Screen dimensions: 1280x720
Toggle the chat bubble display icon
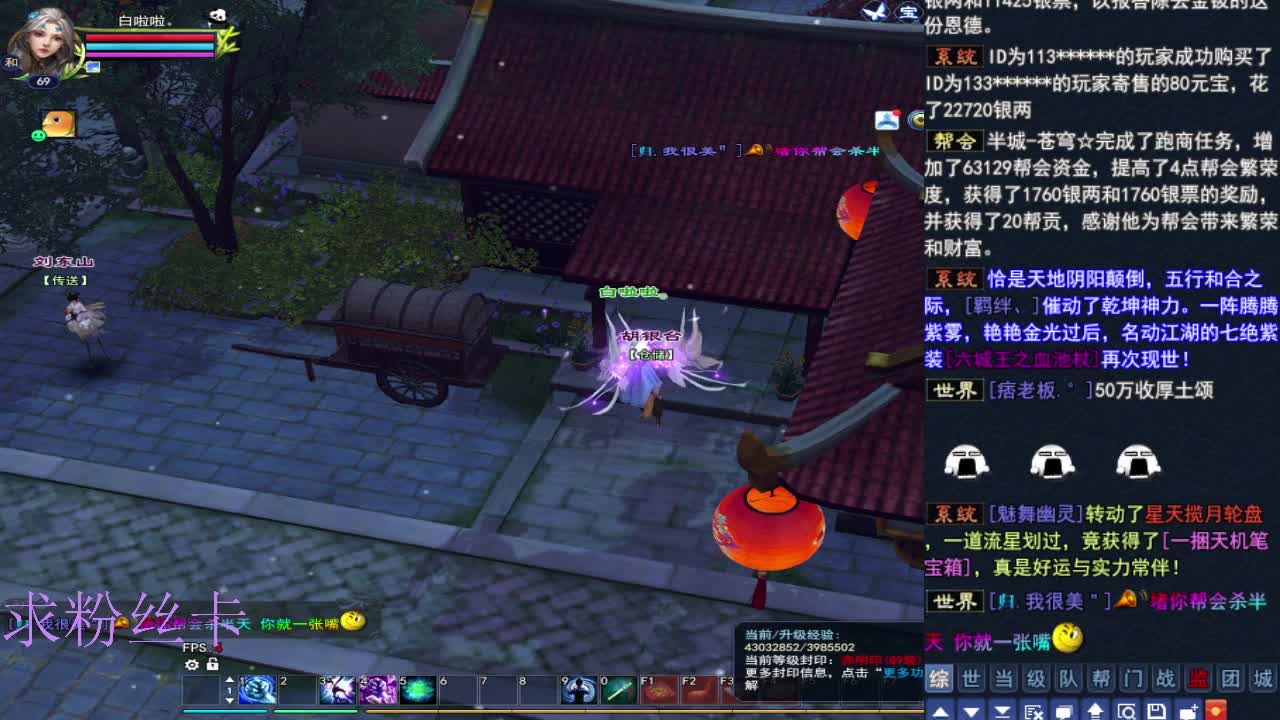coord(1063,710)
